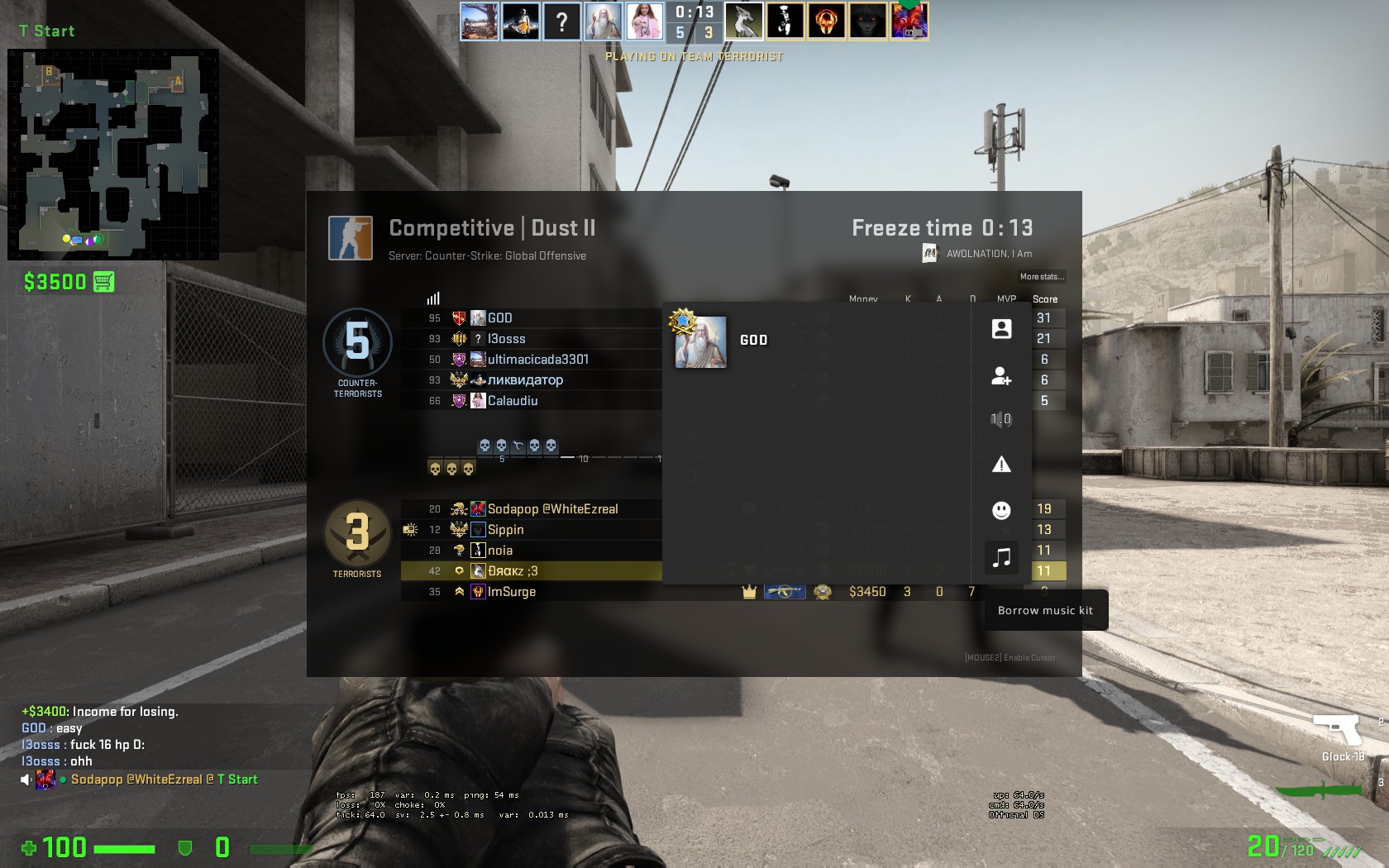The image size is (1389, 868).
Task: Adjust the 1.0 player volume control
Action: pyautogui.click(x=1002, y=418)
